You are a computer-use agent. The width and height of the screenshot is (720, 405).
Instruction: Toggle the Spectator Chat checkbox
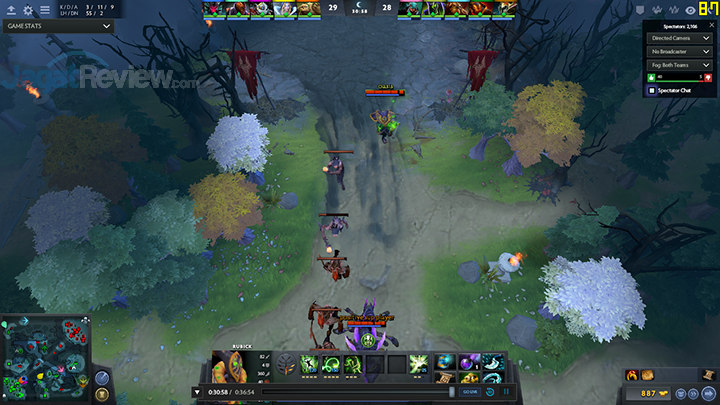(x=653, y=91)
